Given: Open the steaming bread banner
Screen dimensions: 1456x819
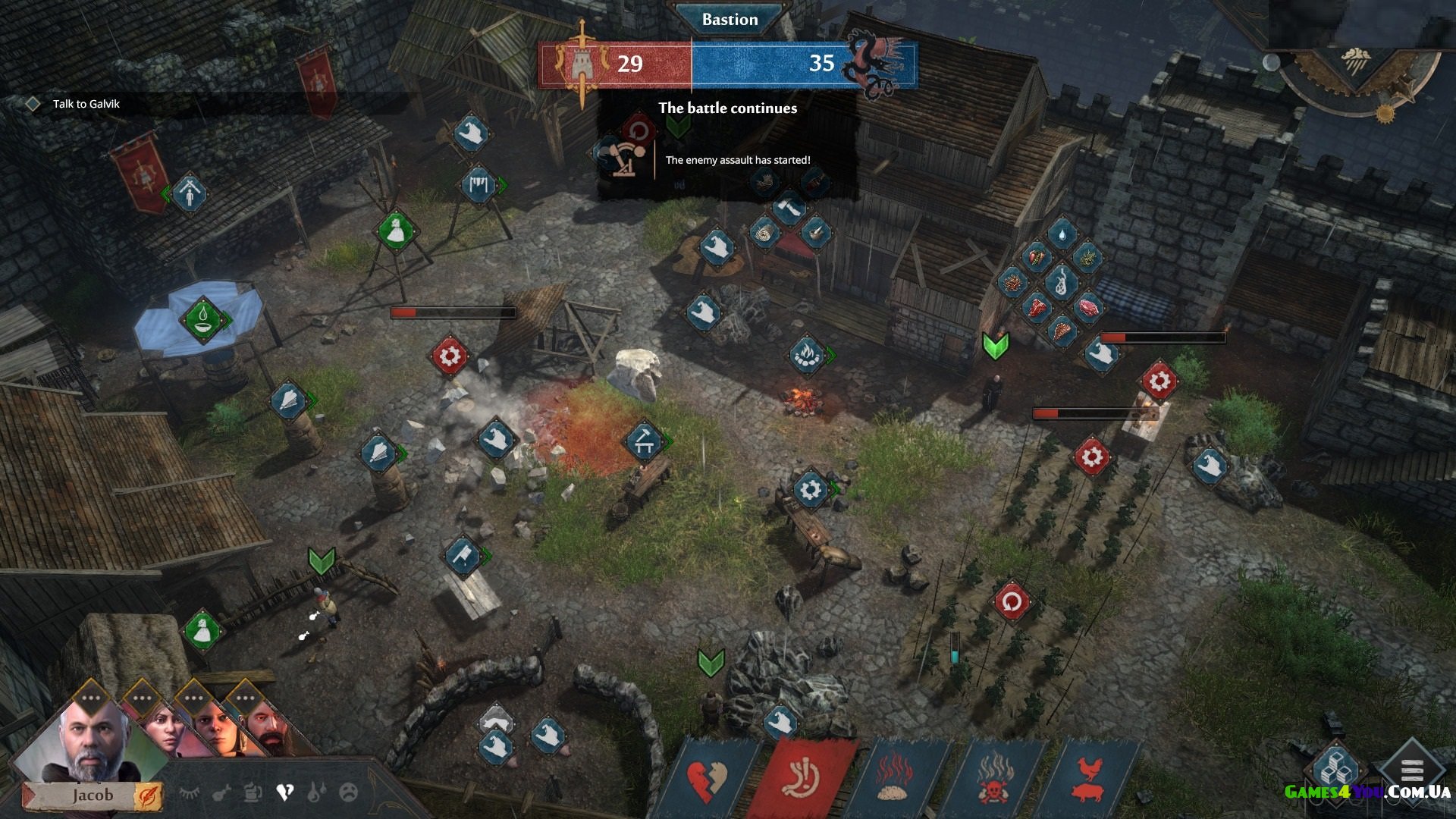Looking at the screenshot, I should pos(895,781).
